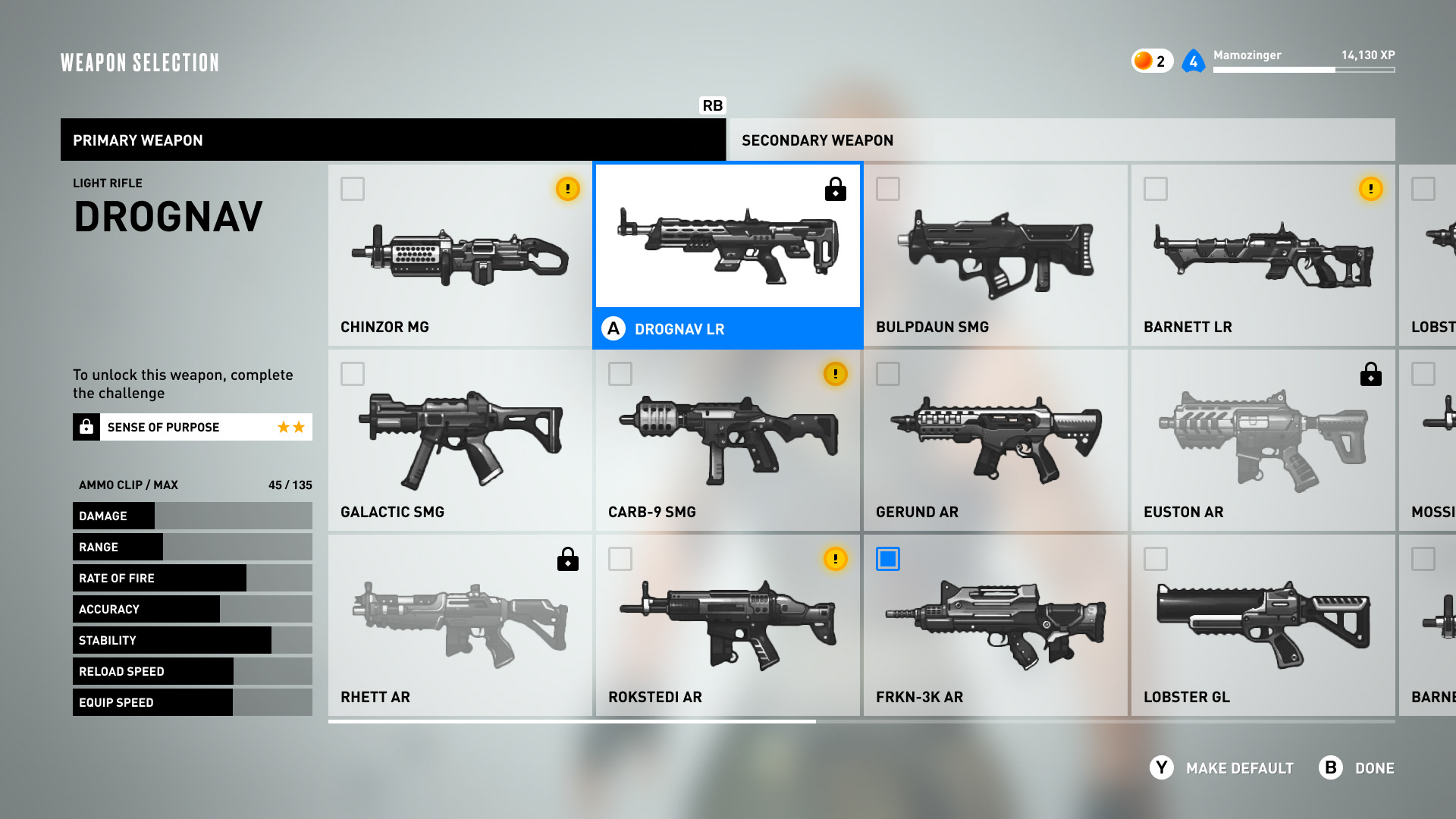Image resolution: width=1456 pixels, height=819 pixels.
Task: Pick the Gerund AR weapon tile
Action: [x=995, y=441]
